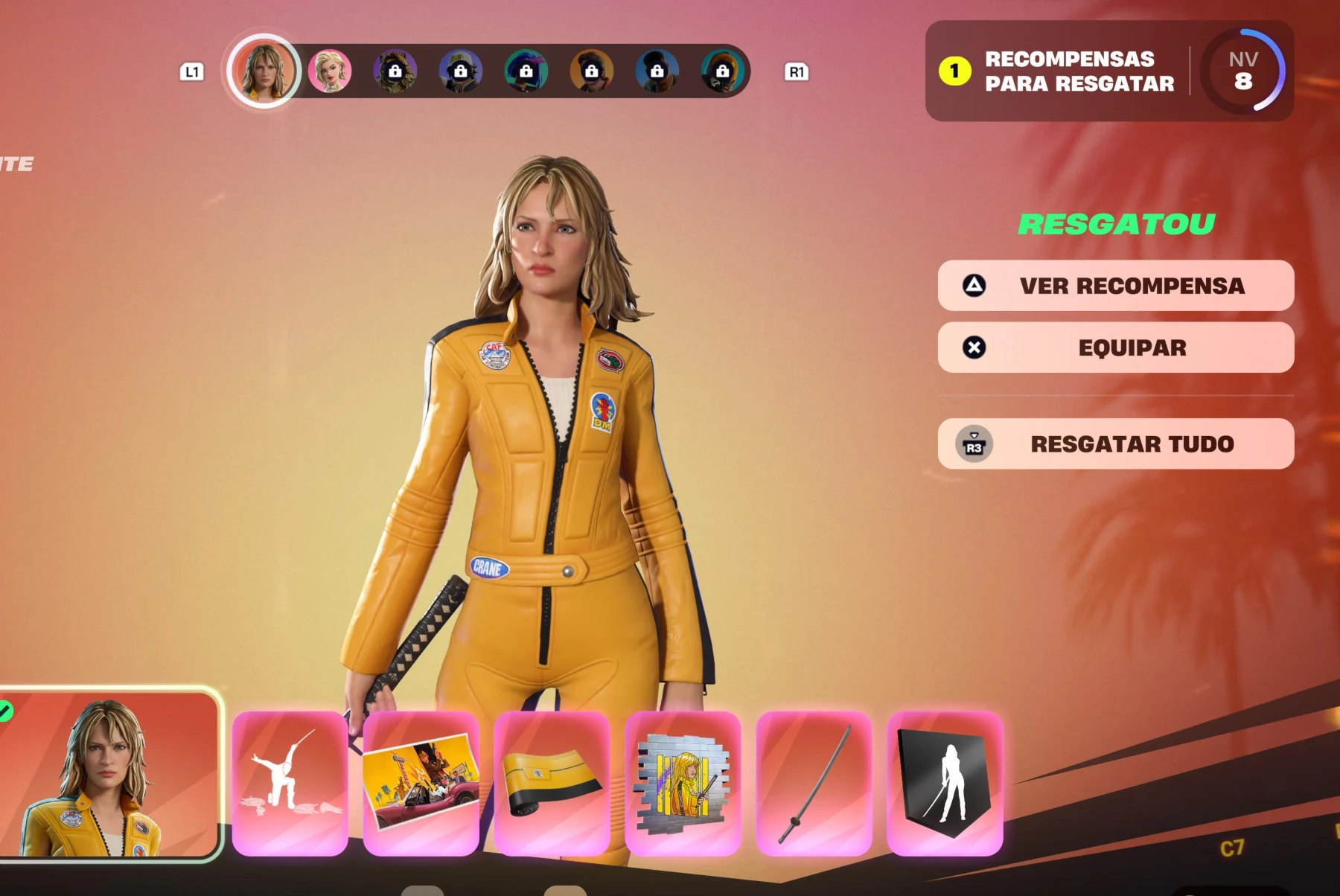Switch to the blonde character with pink portrait
The image size is (1340, 896).
[330, 71]
